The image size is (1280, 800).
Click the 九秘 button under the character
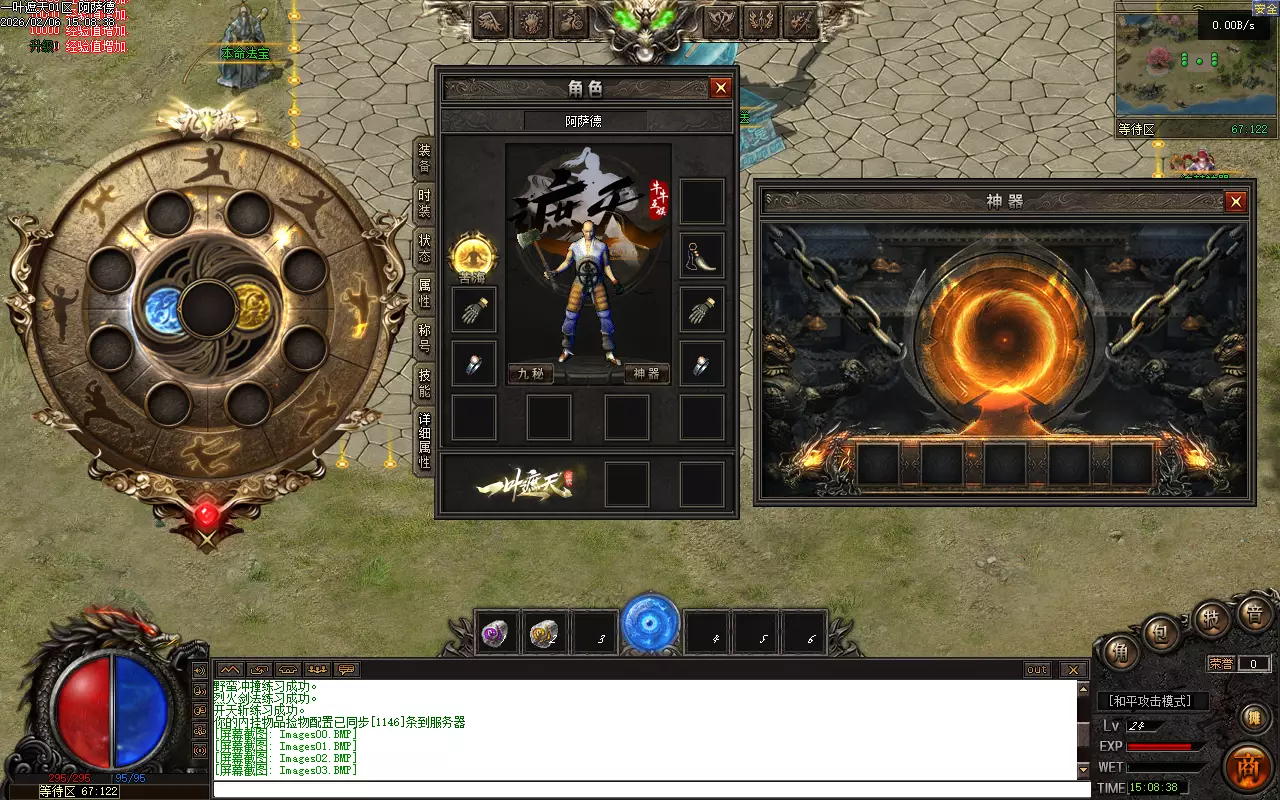530,374
